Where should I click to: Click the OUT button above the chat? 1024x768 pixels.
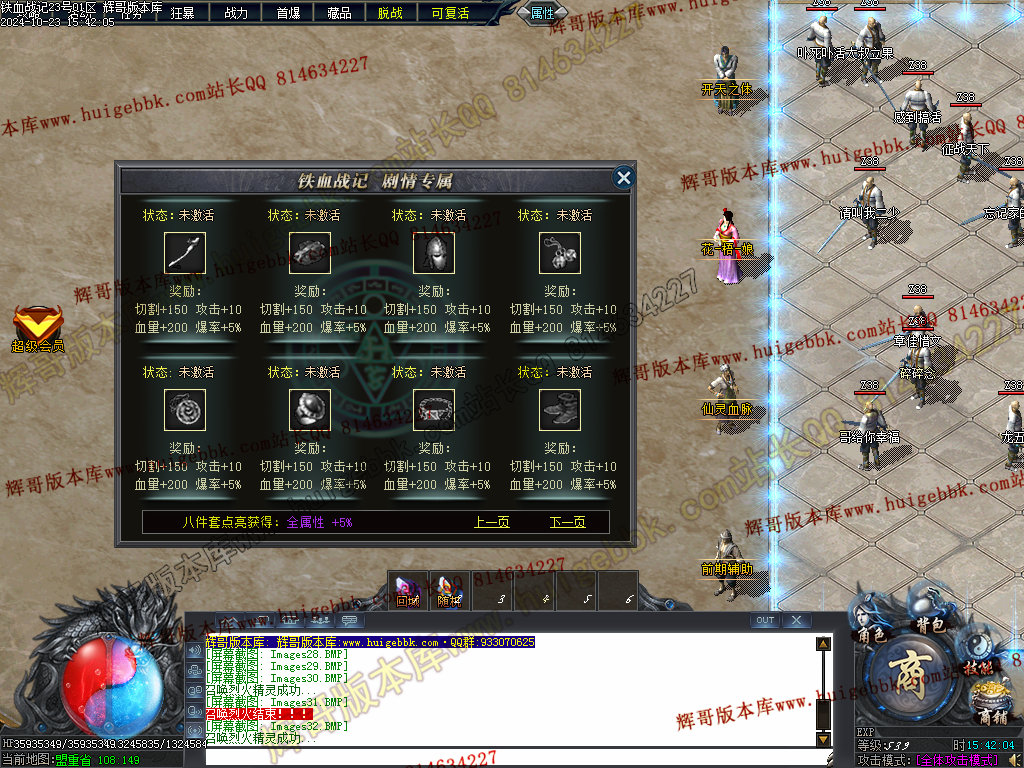click(765, 621)
